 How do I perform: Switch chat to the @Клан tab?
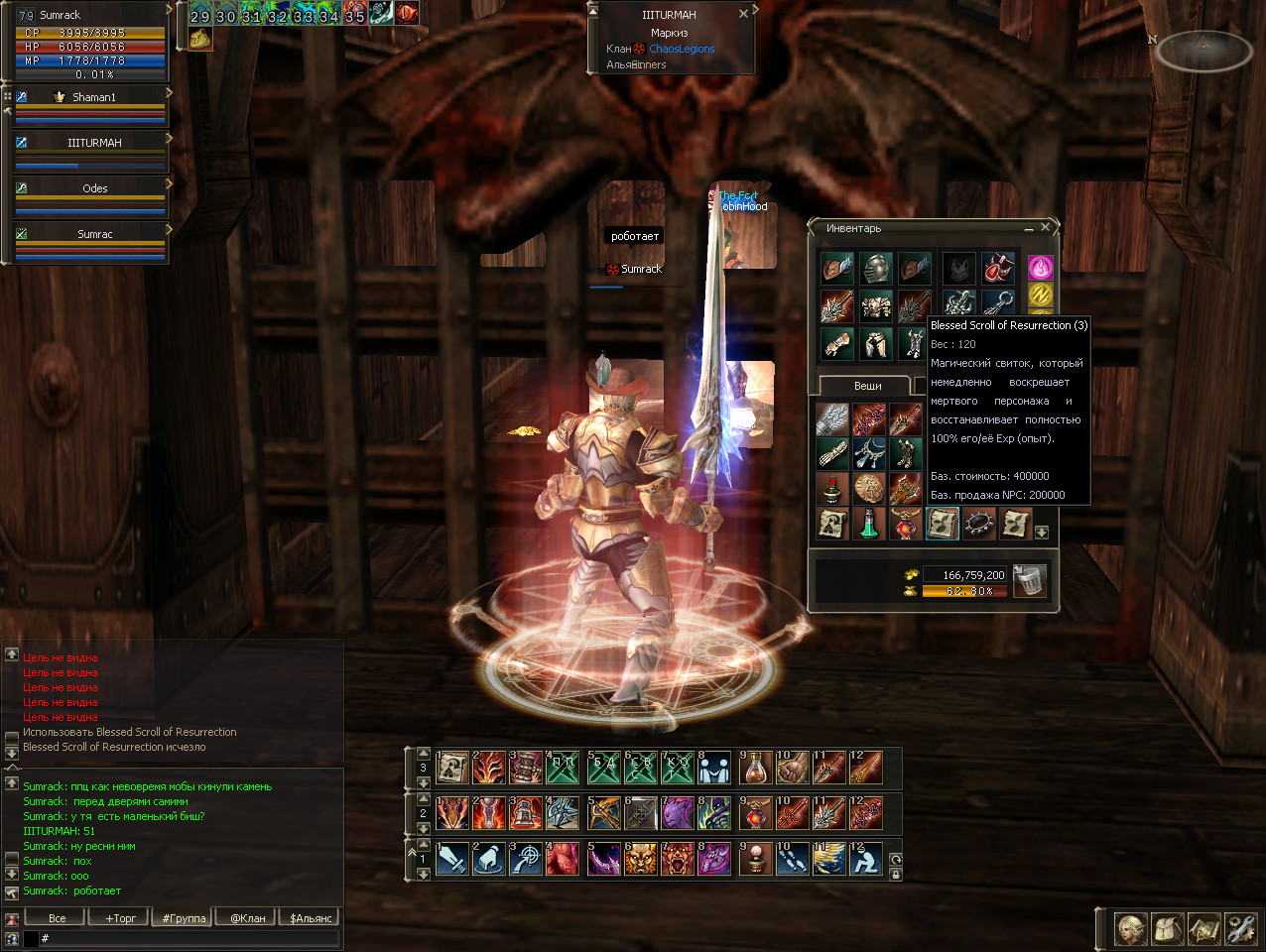tap(248, 917)
